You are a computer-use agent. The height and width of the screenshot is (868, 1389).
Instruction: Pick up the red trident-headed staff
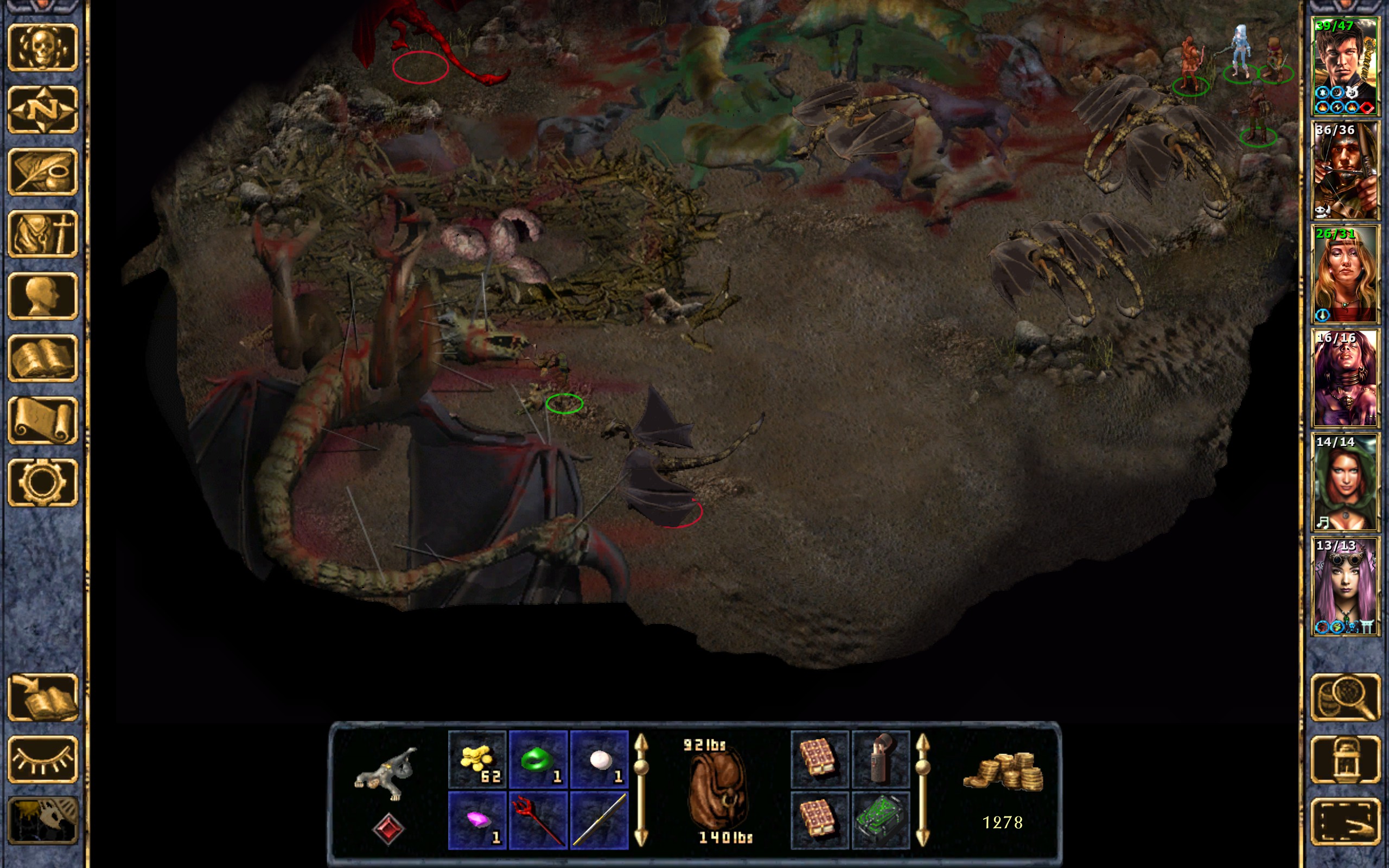(x=538, y=820)
